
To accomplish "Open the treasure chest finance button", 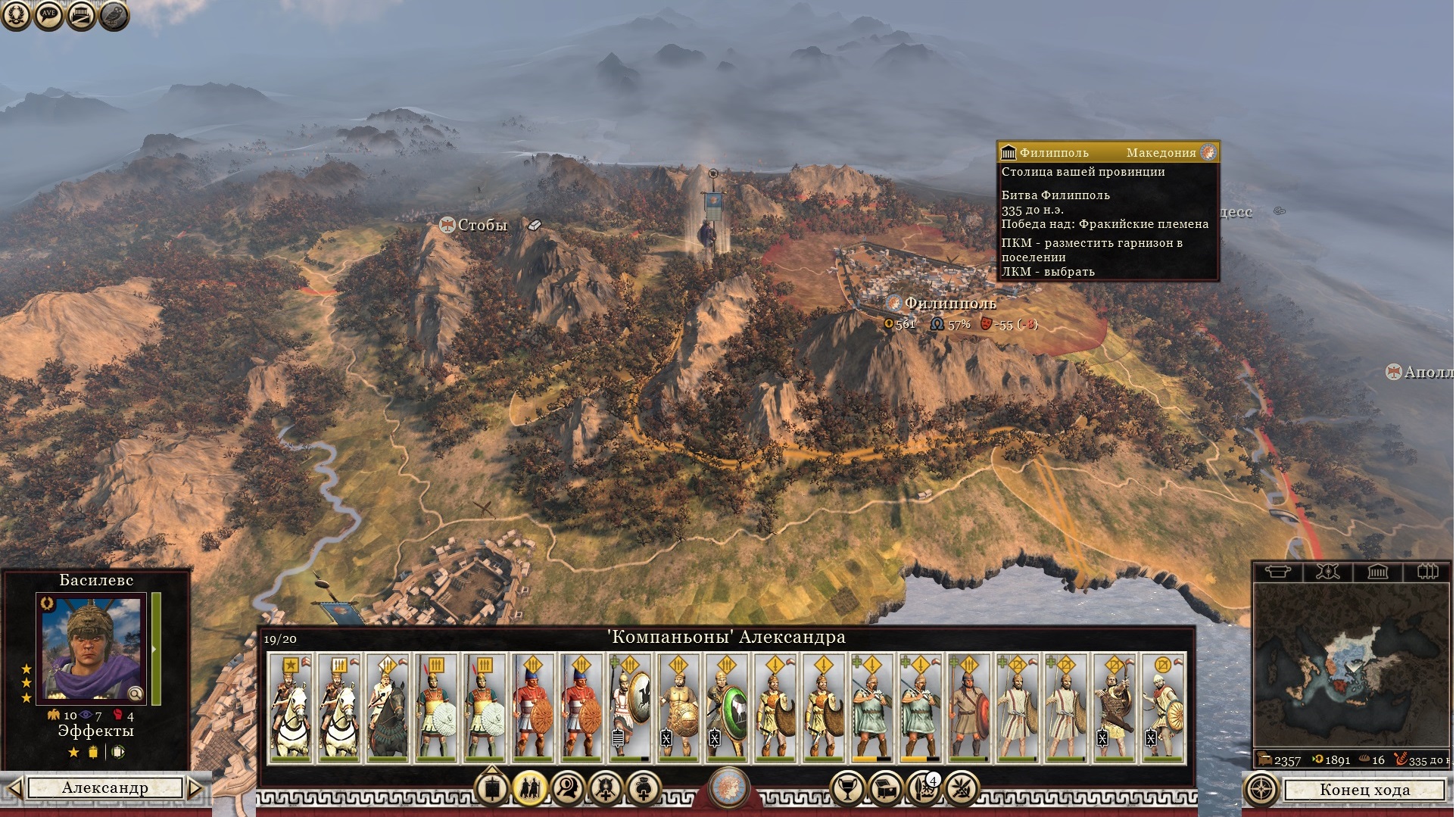I will coord(887,789).
